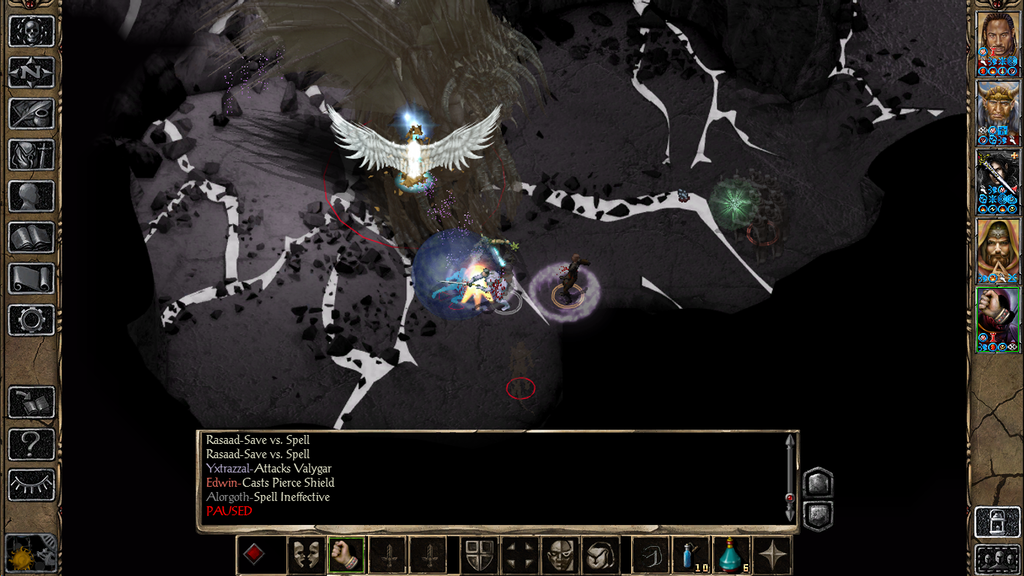Open the character record head icon
The height and width of the screenshot is (576, 1024).
(x=30, y=196)
